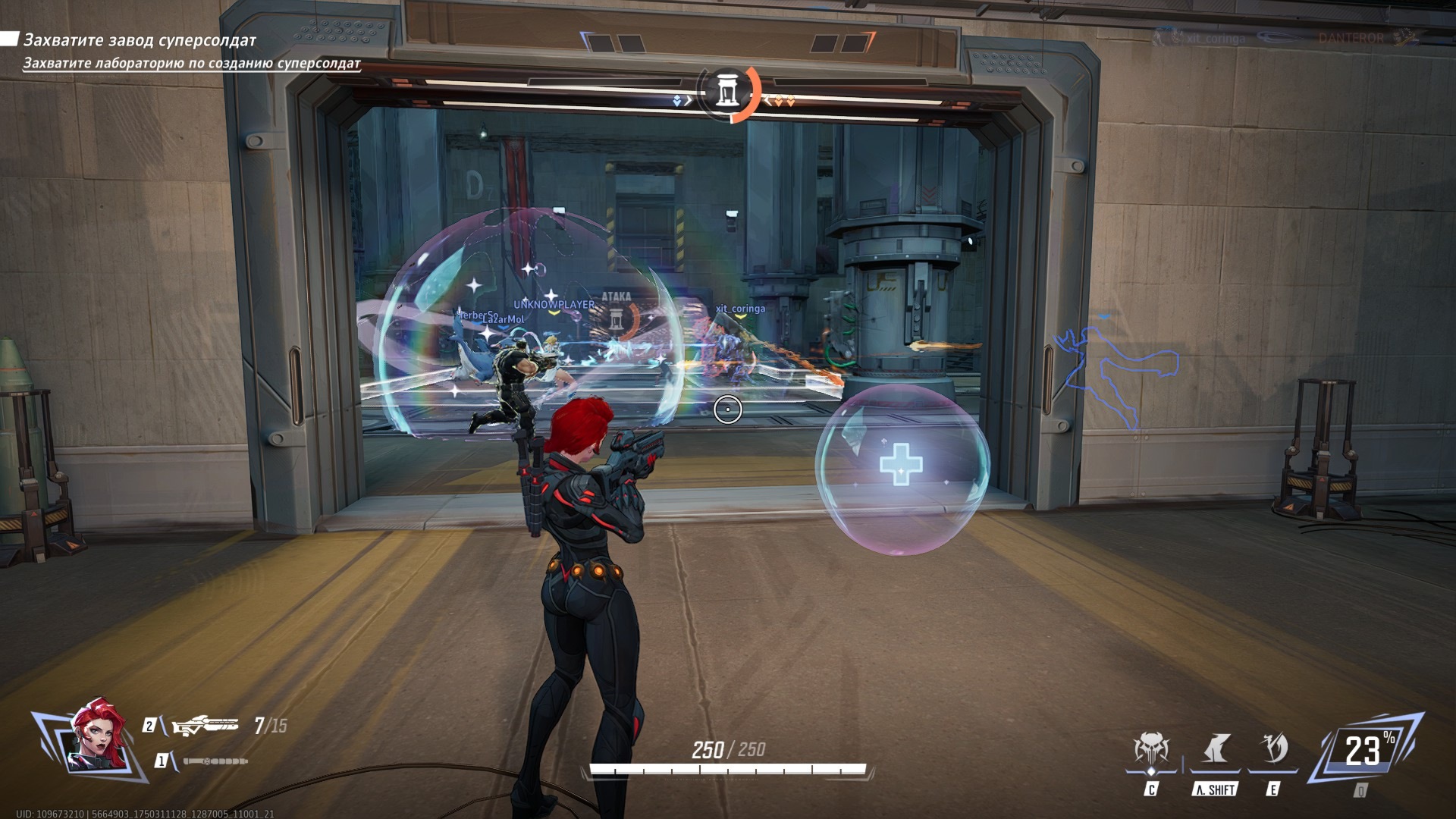Use the left shift dash ability icon
Screen dimensions: 1456x819
(x=1215, y=751)
